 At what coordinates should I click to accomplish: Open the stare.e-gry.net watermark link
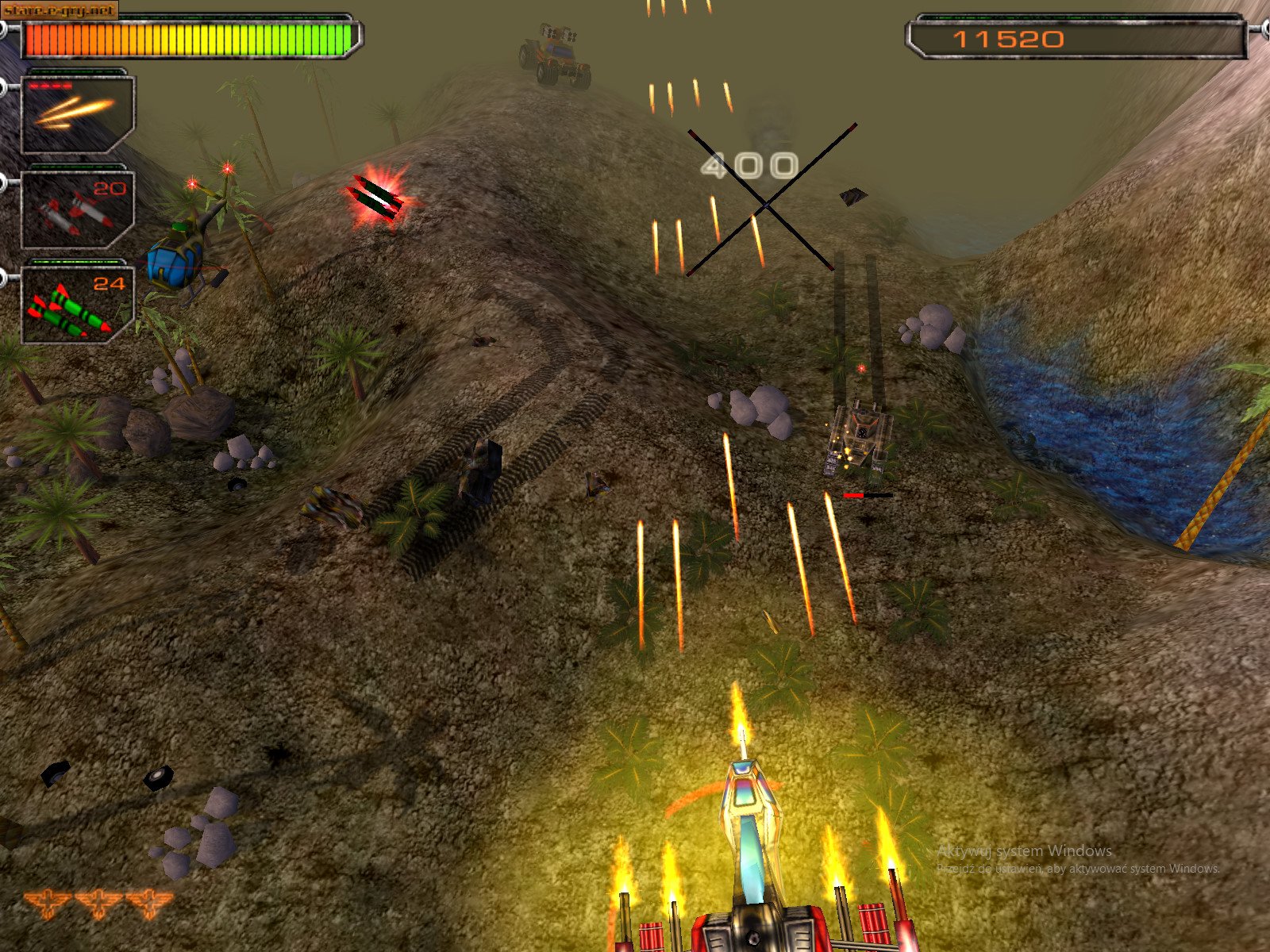(57, 11)
